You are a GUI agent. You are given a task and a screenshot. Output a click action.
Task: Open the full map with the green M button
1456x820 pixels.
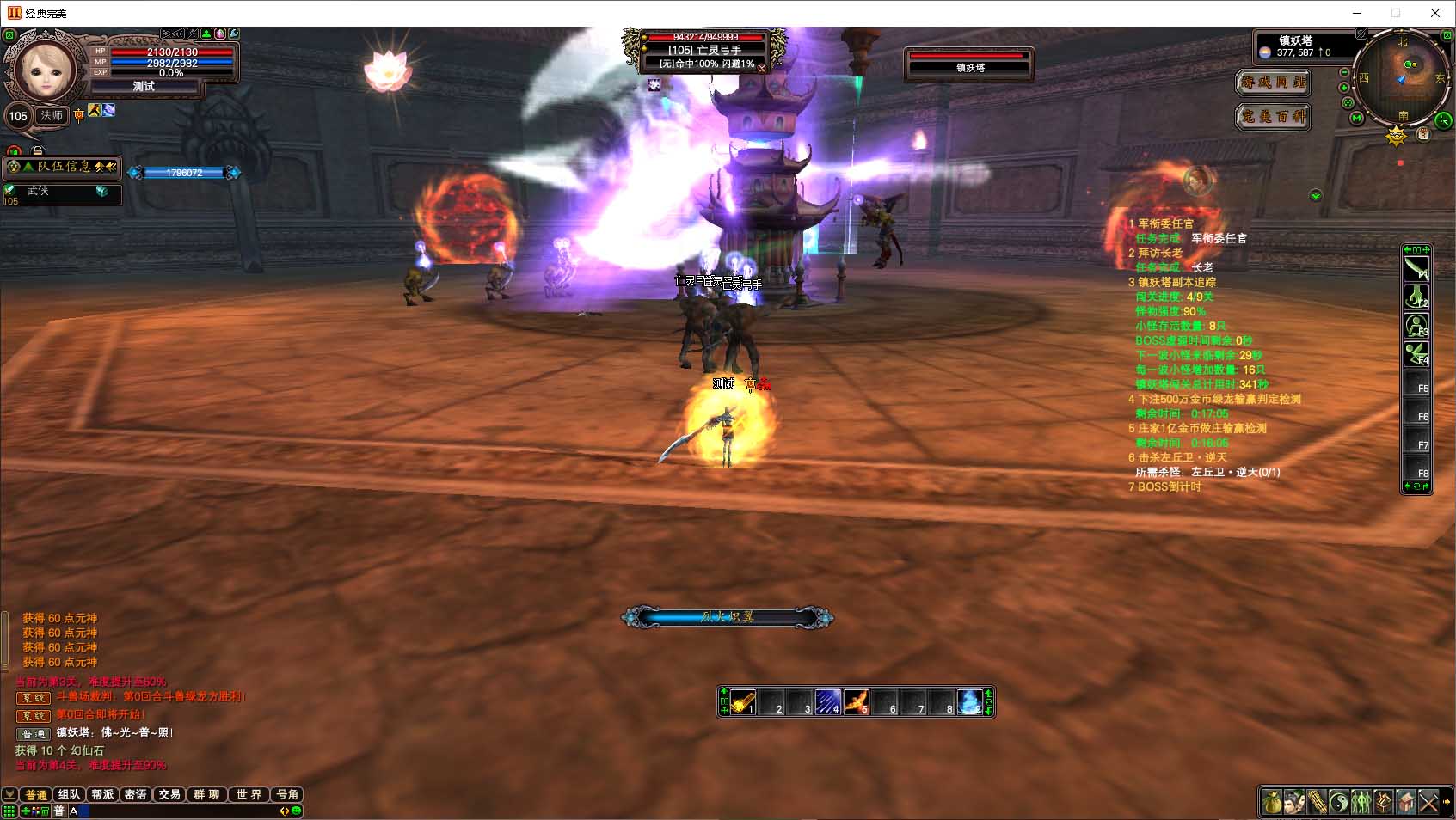(1357, 118)
